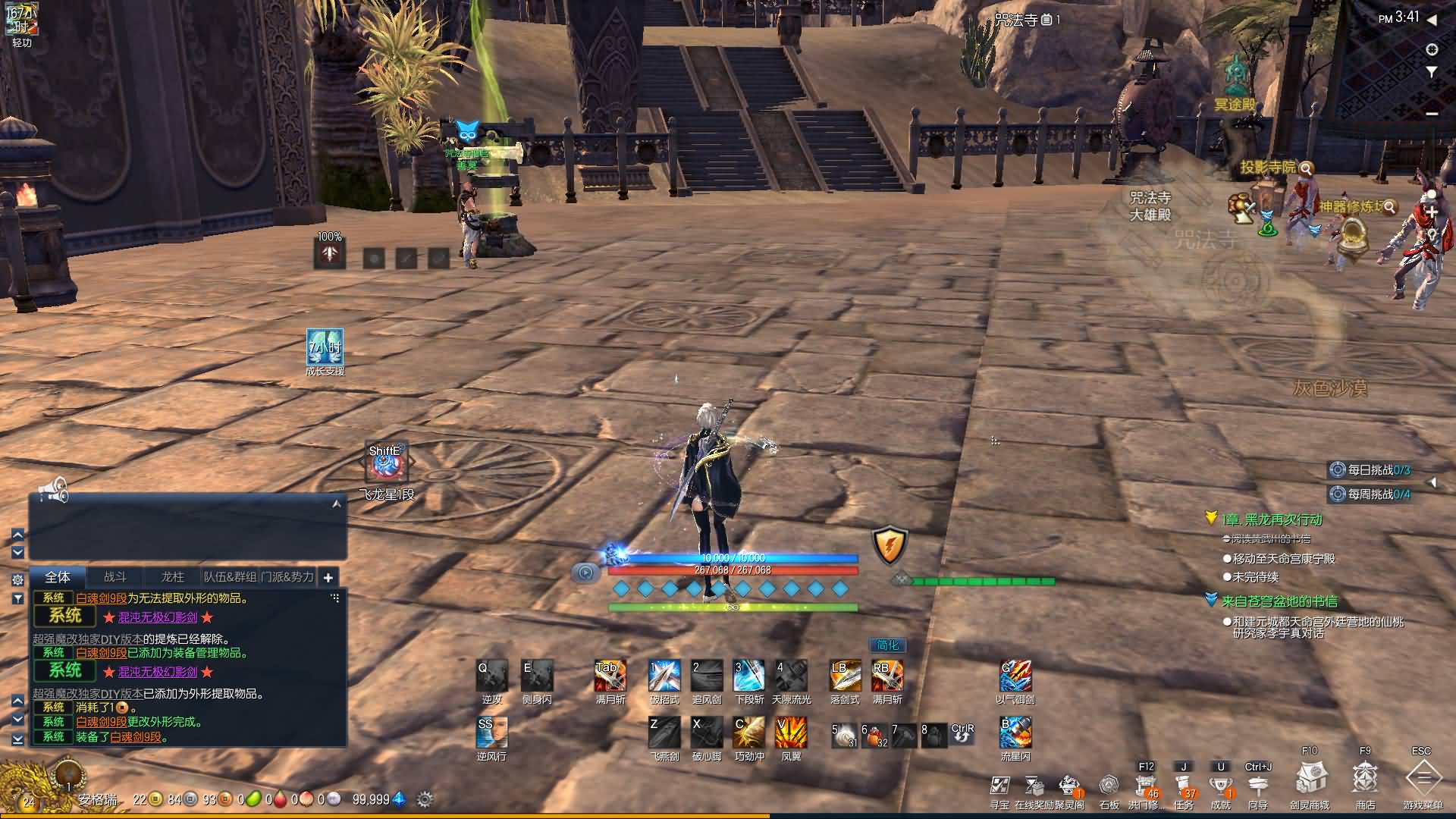Open the 向导 guide signpost icon
The height and width of the screenshot is (819, 1456).
(x=1257, y=784)
